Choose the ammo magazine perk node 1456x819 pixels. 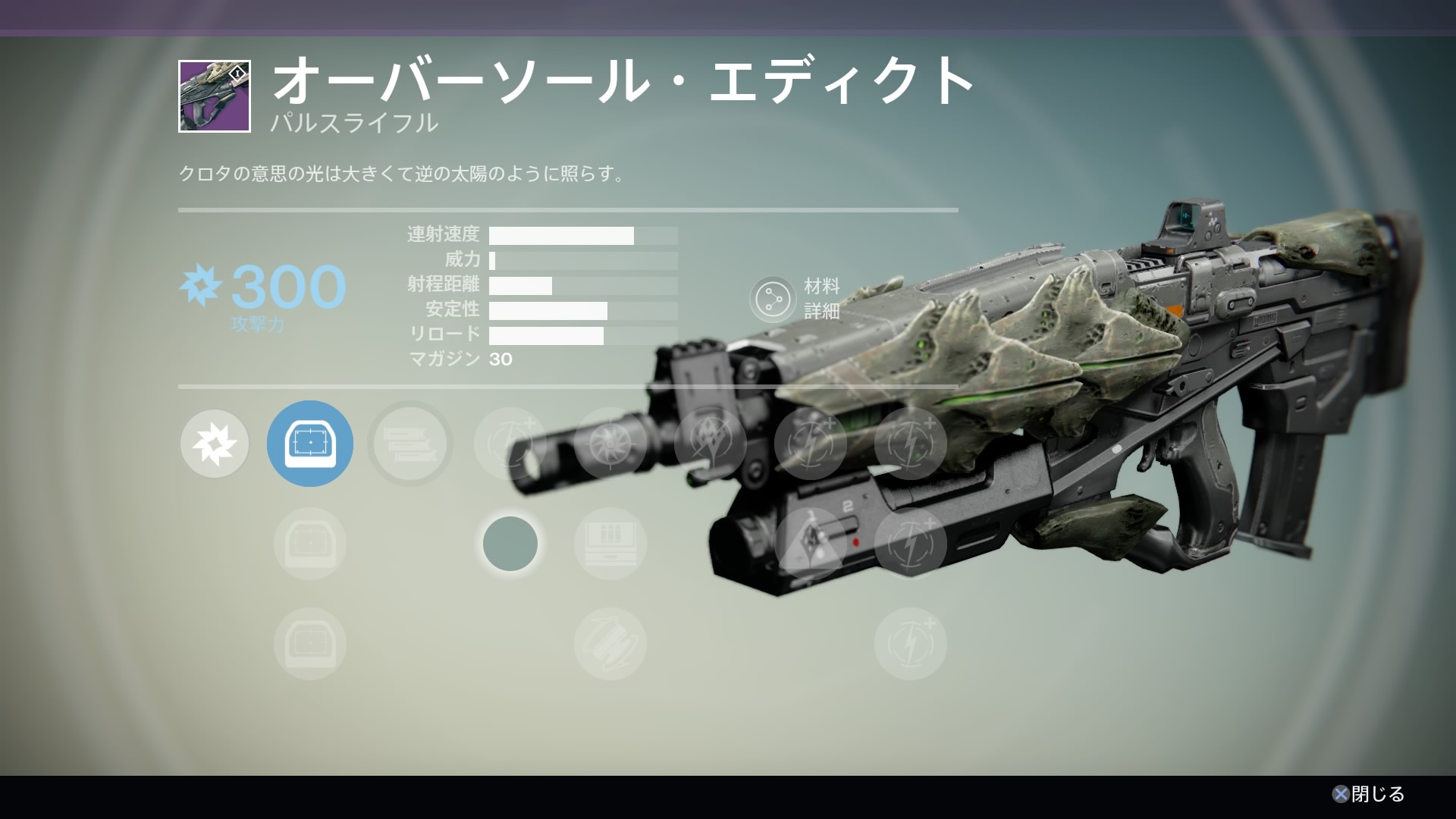(610, 544)
